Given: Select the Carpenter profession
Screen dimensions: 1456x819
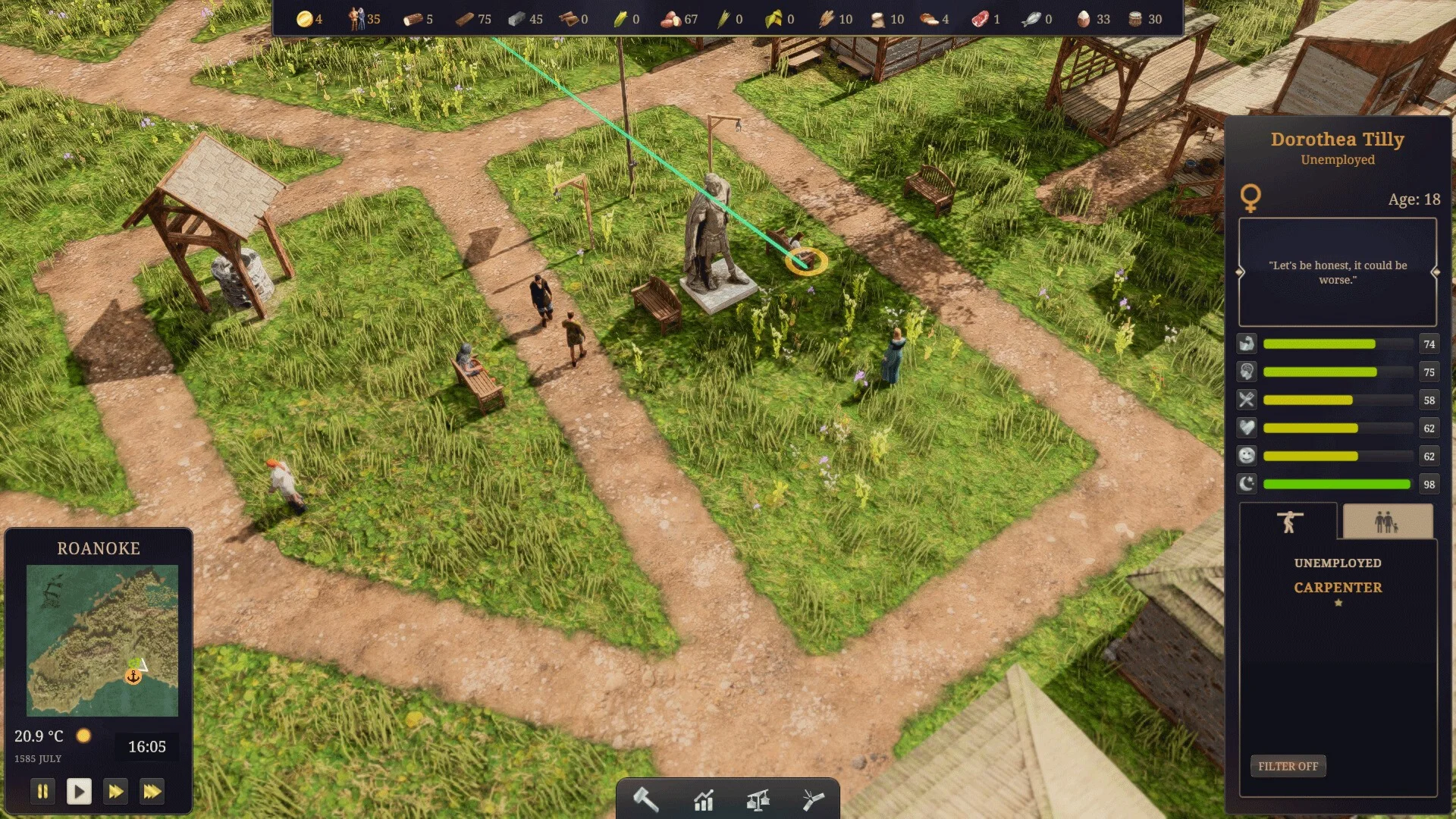Looking at the screenshot, I should click(x=1338, y=588).
